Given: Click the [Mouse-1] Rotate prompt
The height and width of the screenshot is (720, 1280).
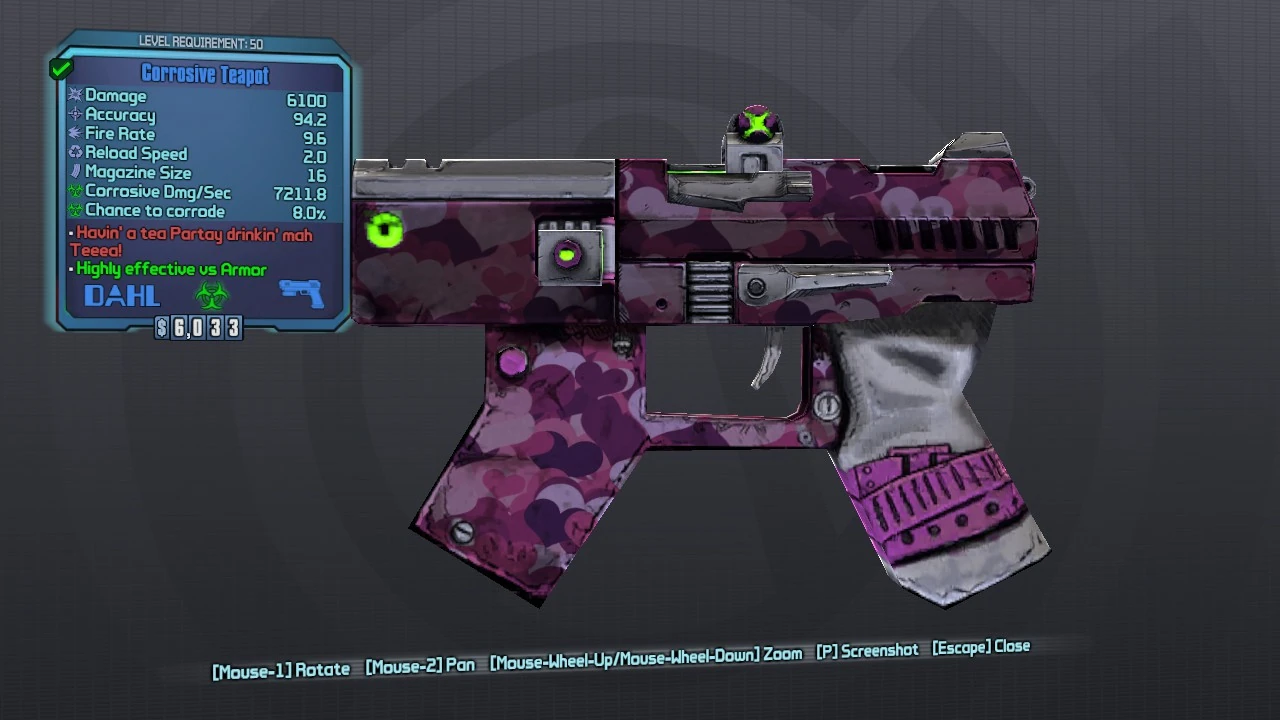Looking at the screenshot, I should pyautogui.click(x=280, y=668).
